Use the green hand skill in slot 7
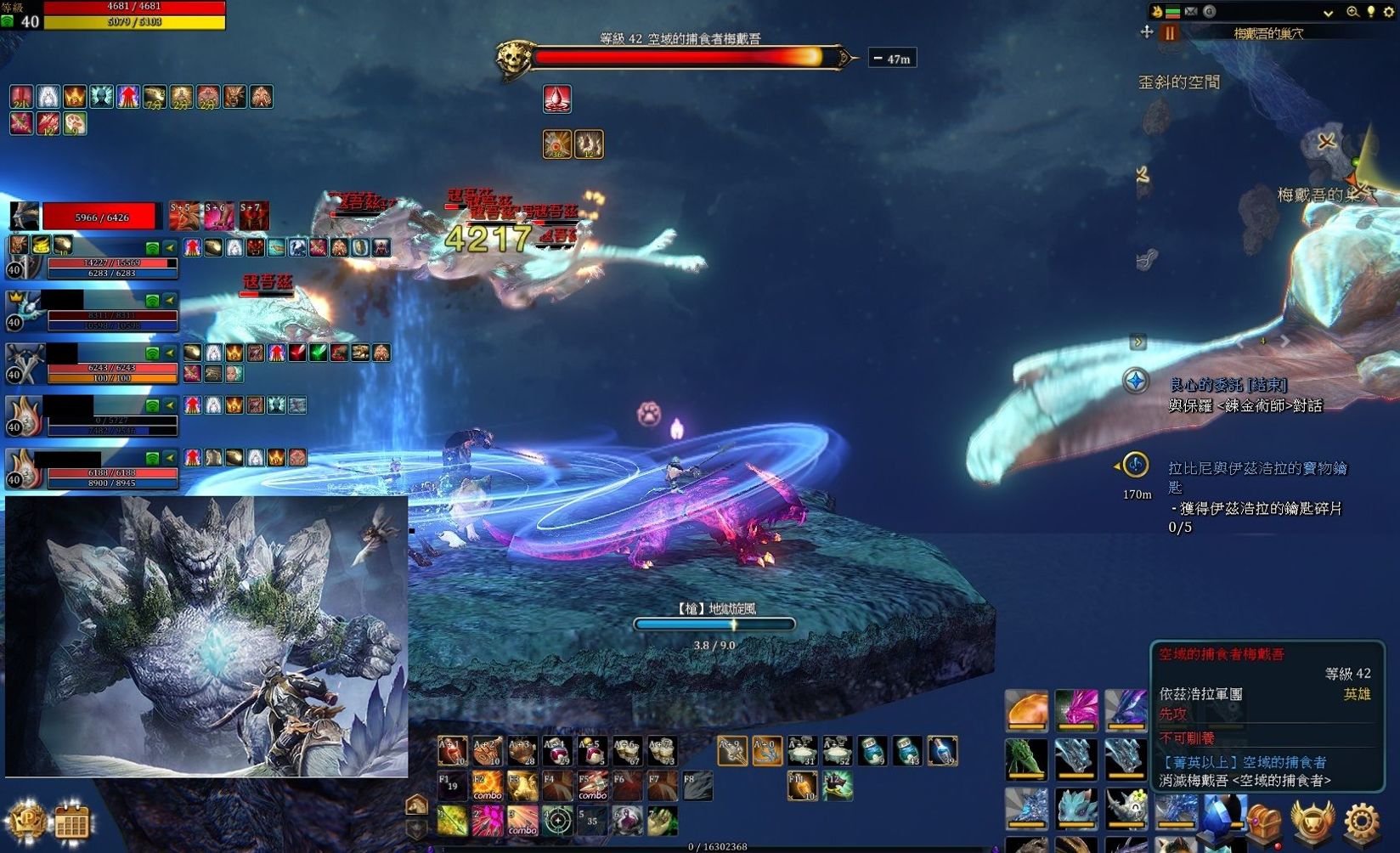The image size is (1400, 853). click(662, 821)
